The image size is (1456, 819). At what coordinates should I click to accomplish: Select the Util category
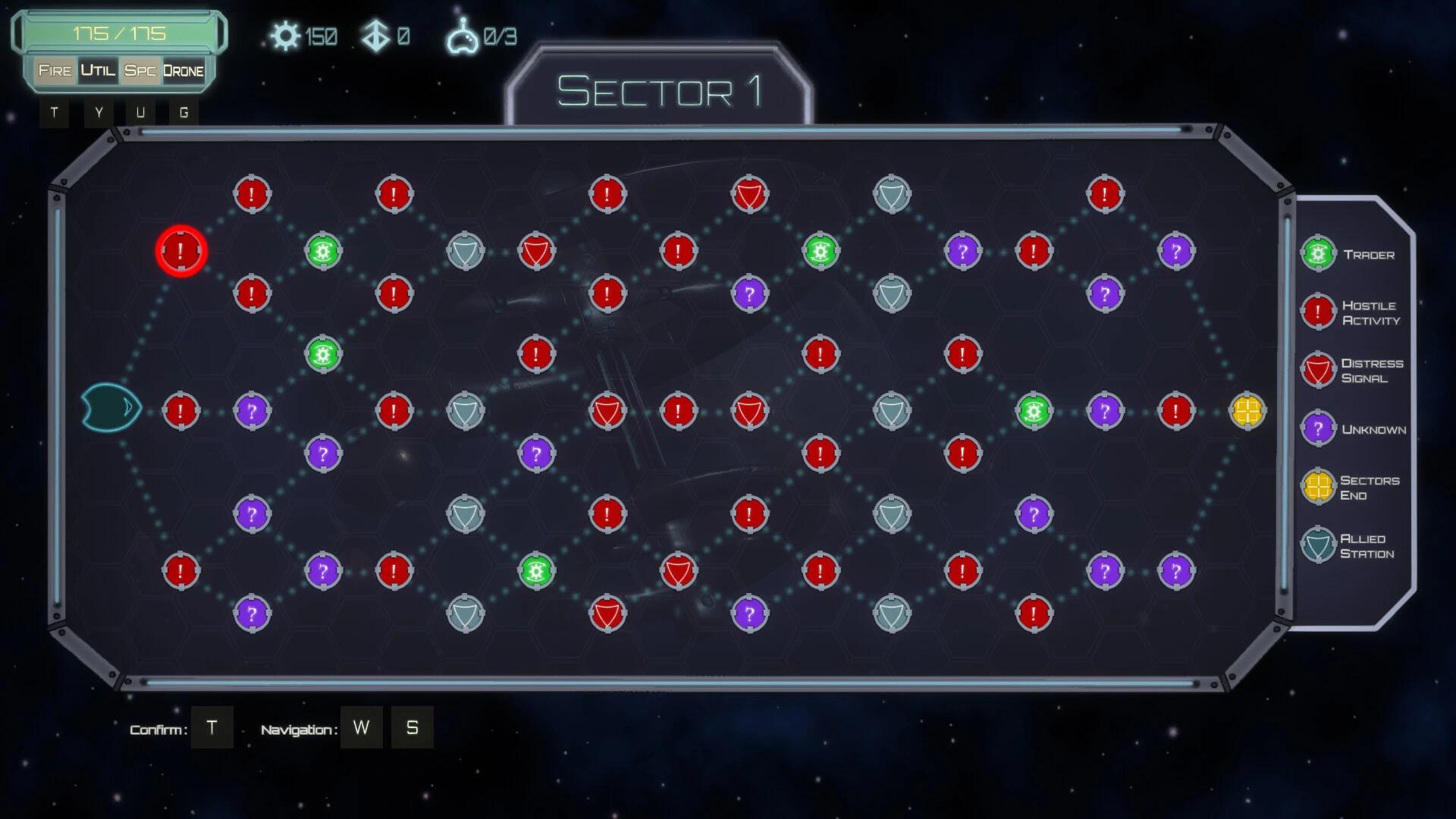[x=98, y=71]
